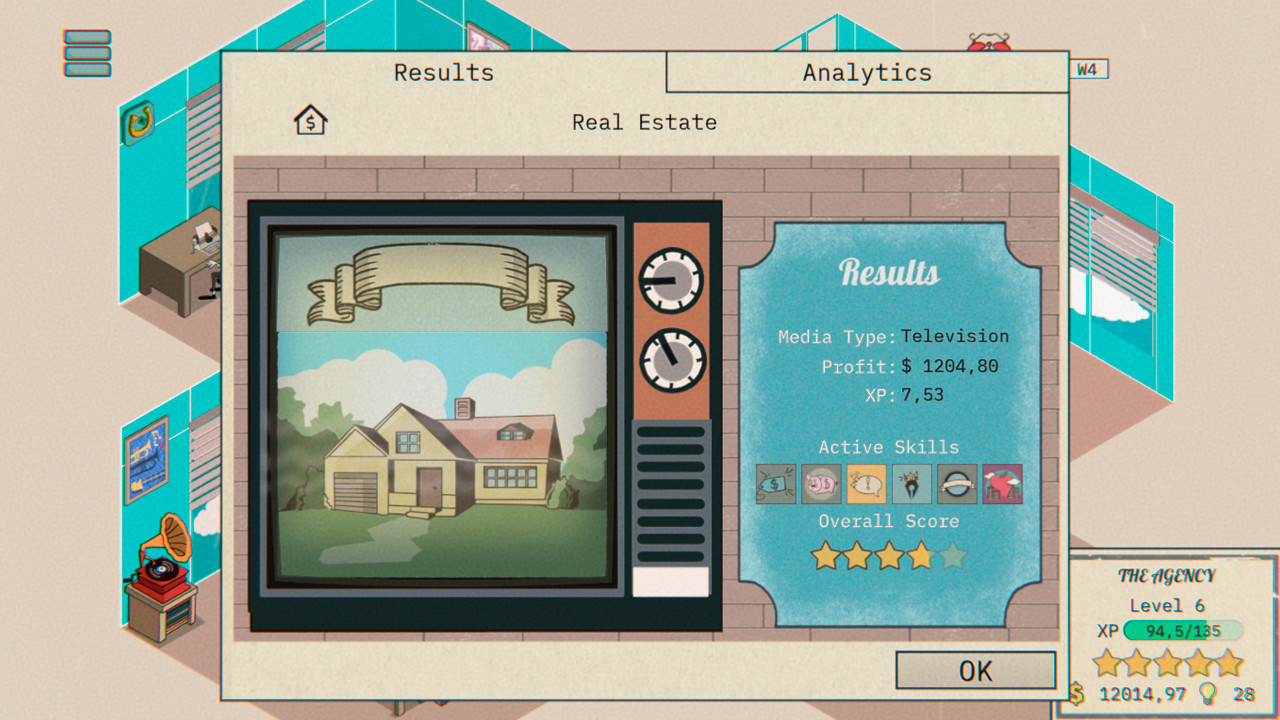Select the apple with coins skill icon
Viewport: 1280px width, 720px height.
(x=1001, y=484)
